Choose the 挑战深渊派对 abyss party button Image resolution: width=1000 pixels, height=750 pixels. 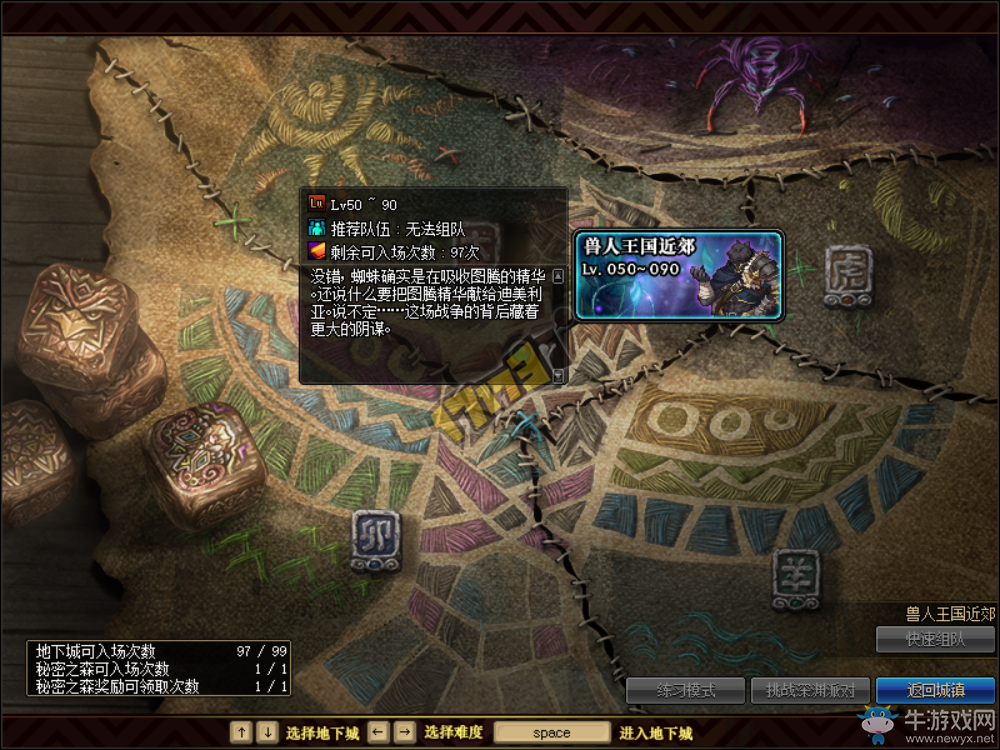click(x=810, y=690)
